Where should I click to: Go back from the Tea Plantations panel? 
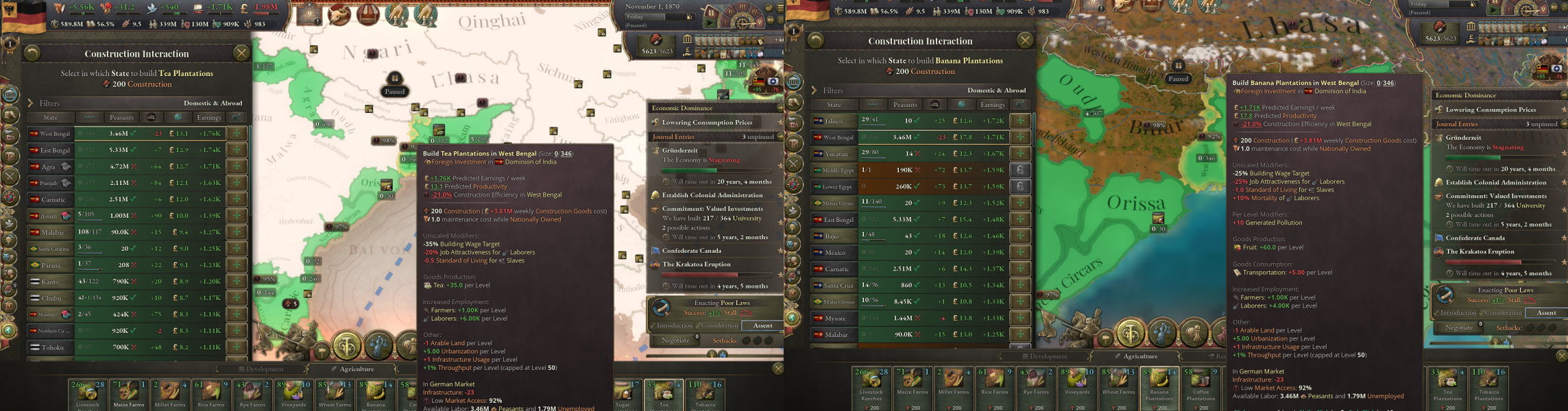coord(32,53)
